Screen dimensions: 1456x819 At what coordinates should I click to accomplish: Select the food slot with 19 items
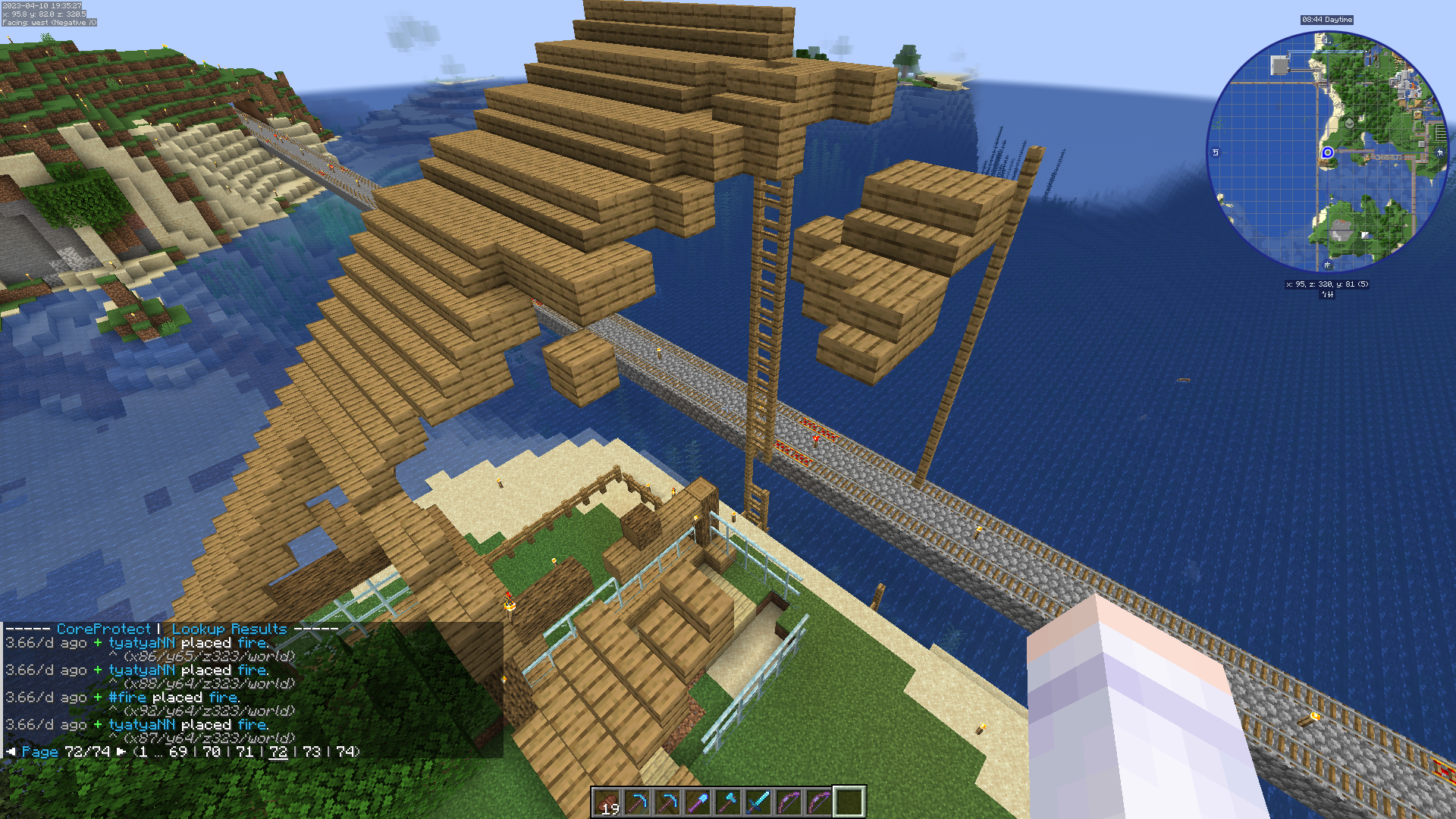pyautogui.click(x=607, y=802)
